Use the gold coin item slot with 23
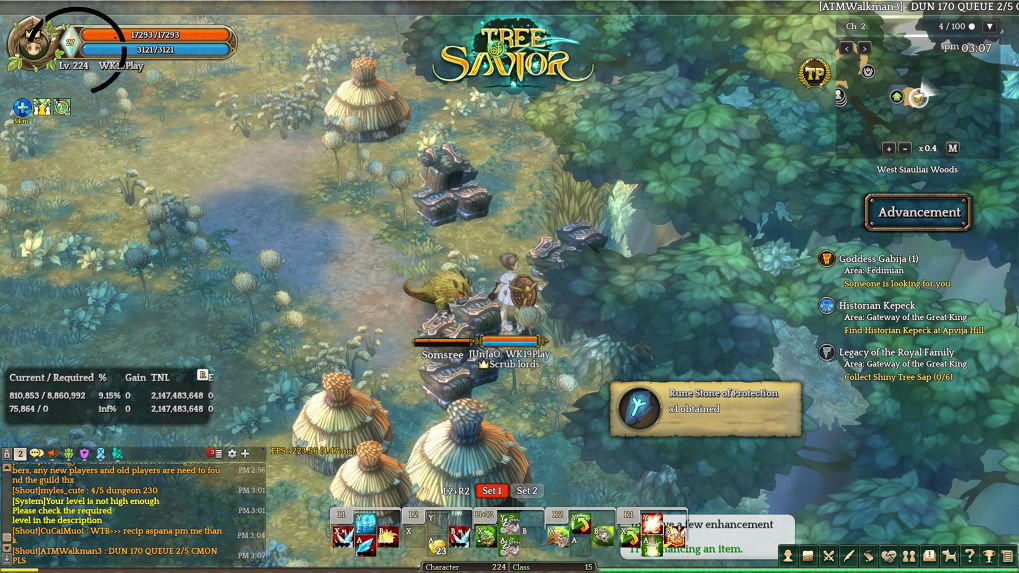Image resolution: width=1019 pixels, height=573 pixels. [x=437, y=545]
